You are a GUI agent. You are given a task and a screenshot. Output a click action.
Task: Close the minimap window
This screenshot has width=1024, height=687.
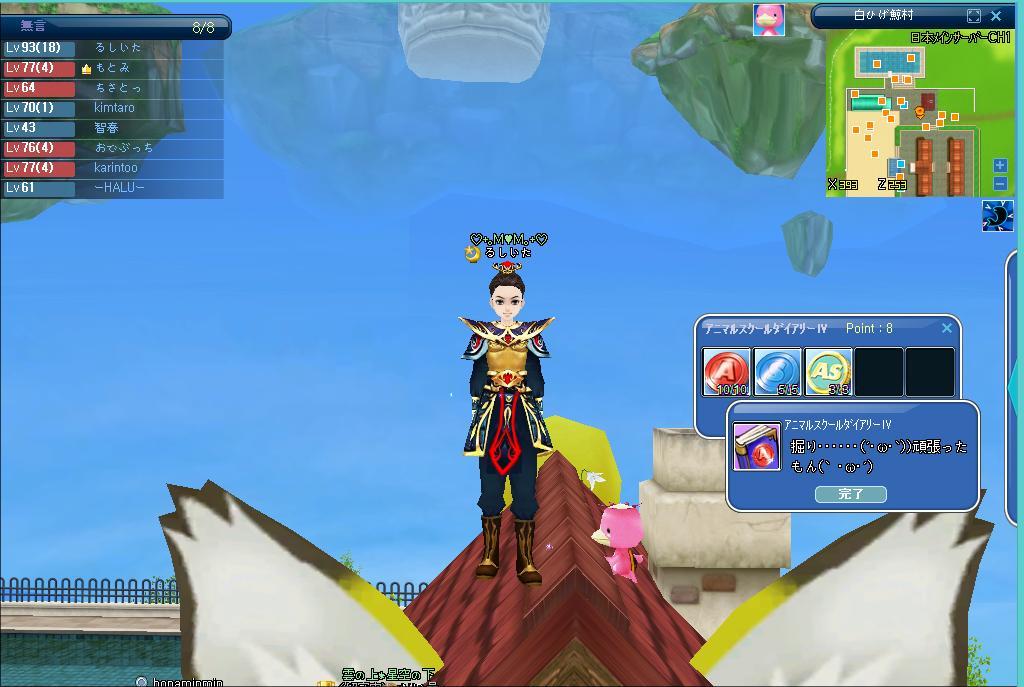(996, 16)
